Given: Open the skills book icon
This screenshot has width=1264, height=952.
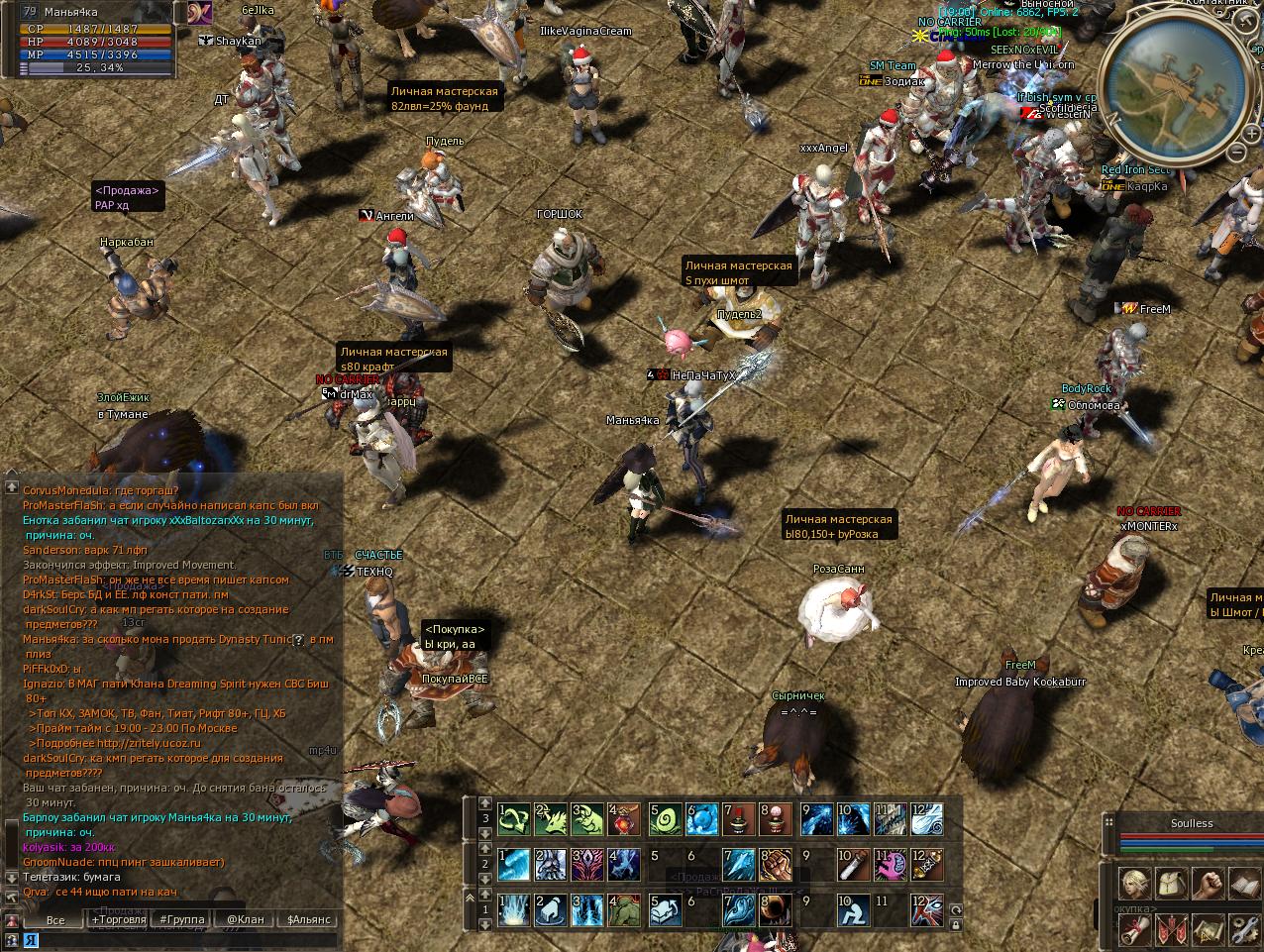Looking at the screenshot, I should point(1243,883).
